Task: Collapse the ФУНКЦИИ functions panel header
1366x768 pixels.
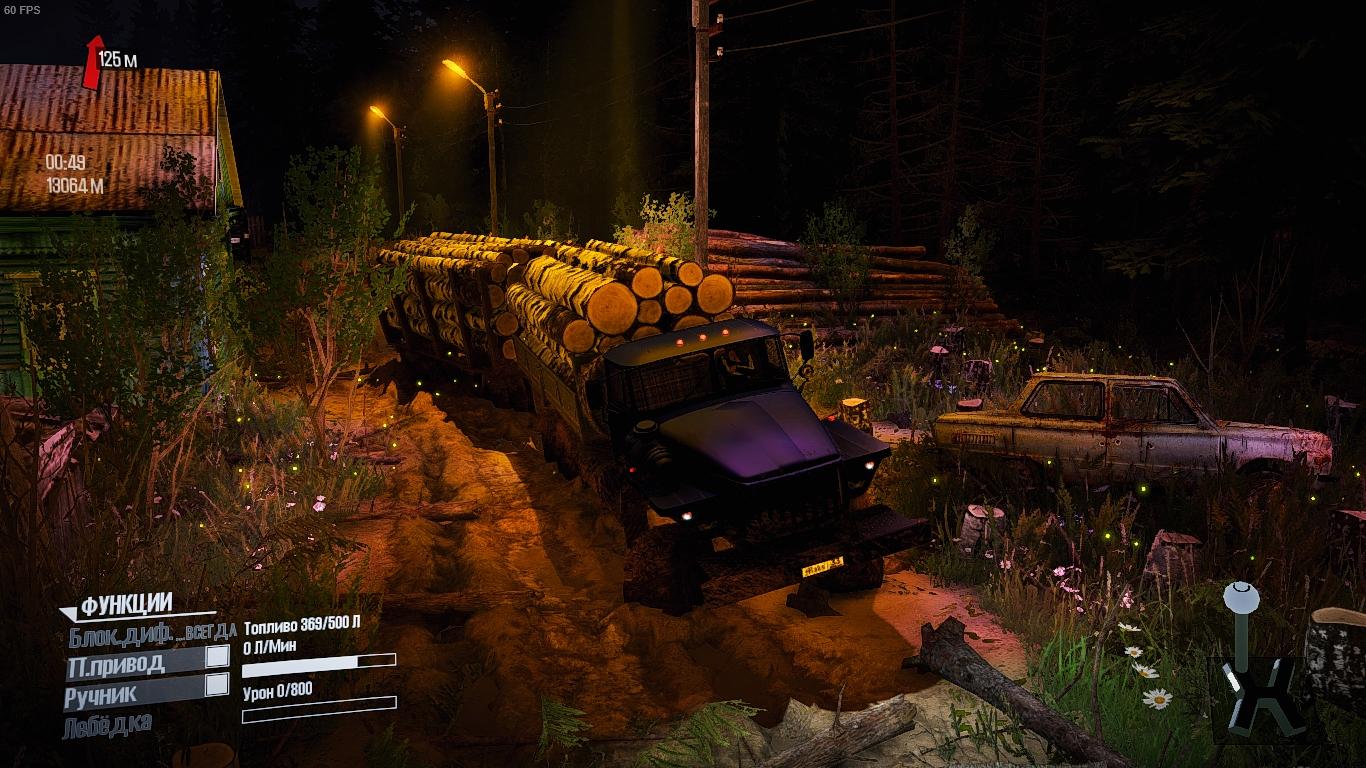Action: [x=125, y=605]
